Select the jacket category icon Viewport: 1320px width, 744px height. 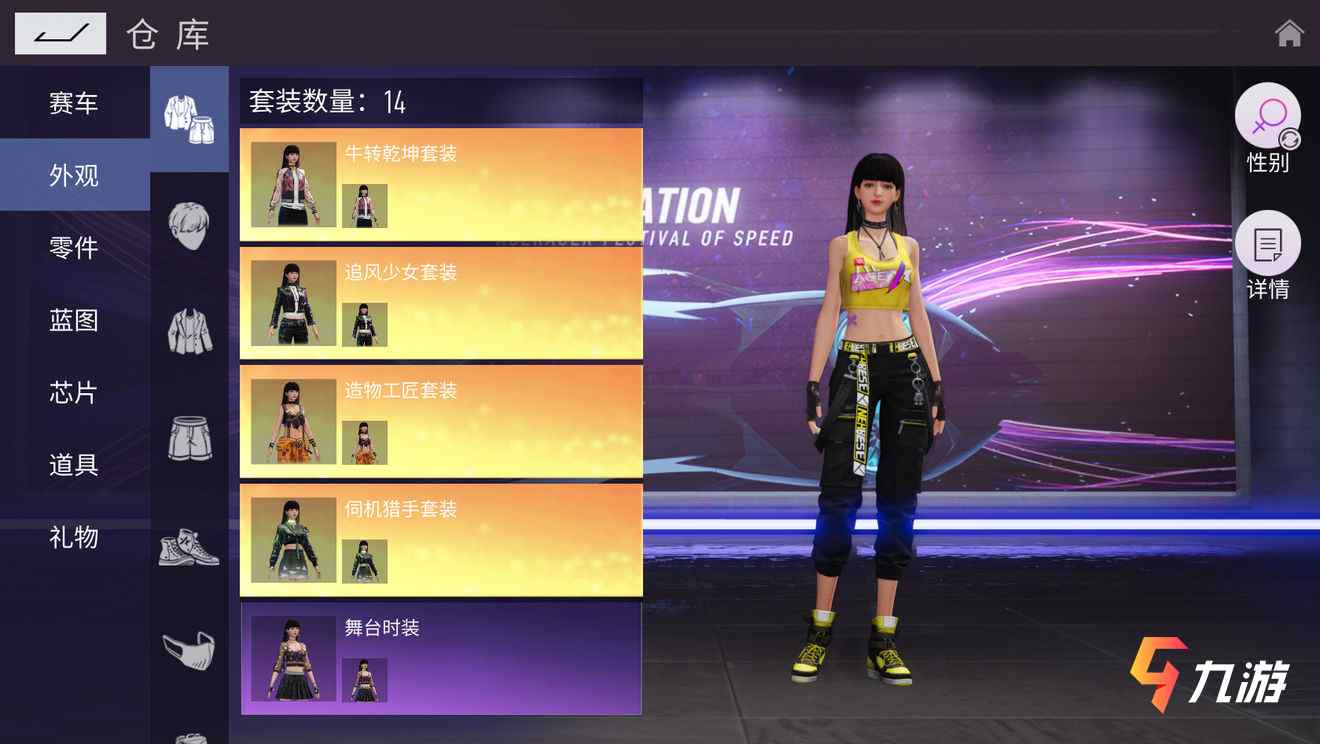coord(190,333)
